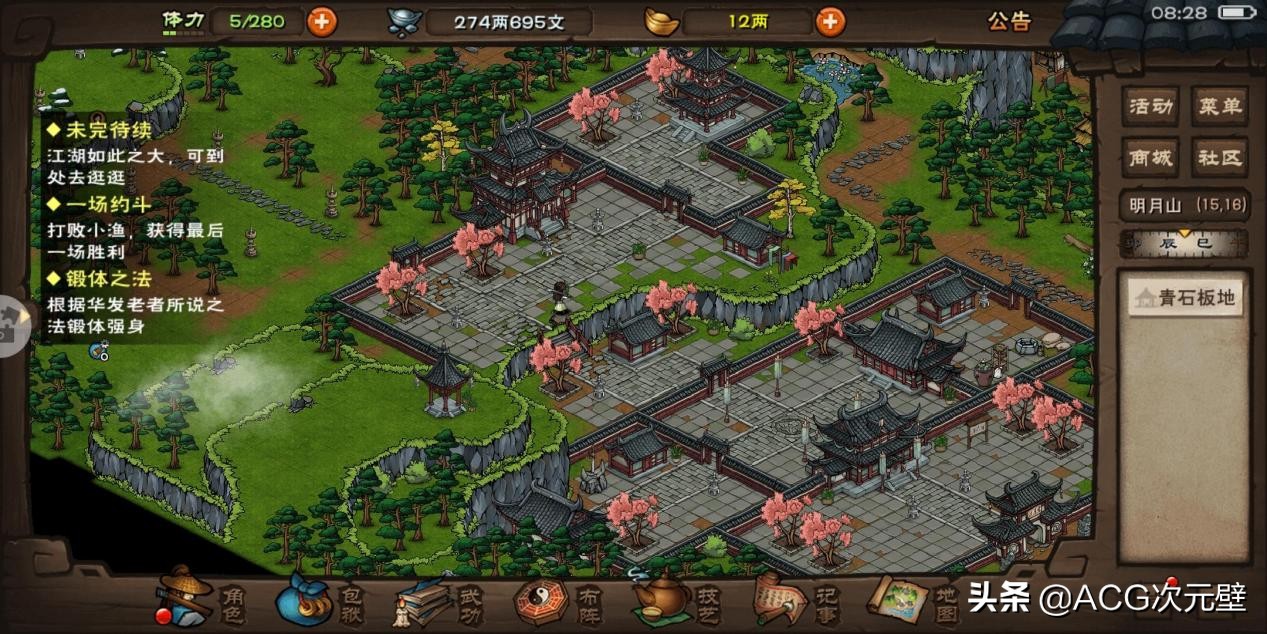Add stamina with the plus button beside 体力
Viewport: 1267px width, 634px height.
pyautogui.click(x=321, y=21)
